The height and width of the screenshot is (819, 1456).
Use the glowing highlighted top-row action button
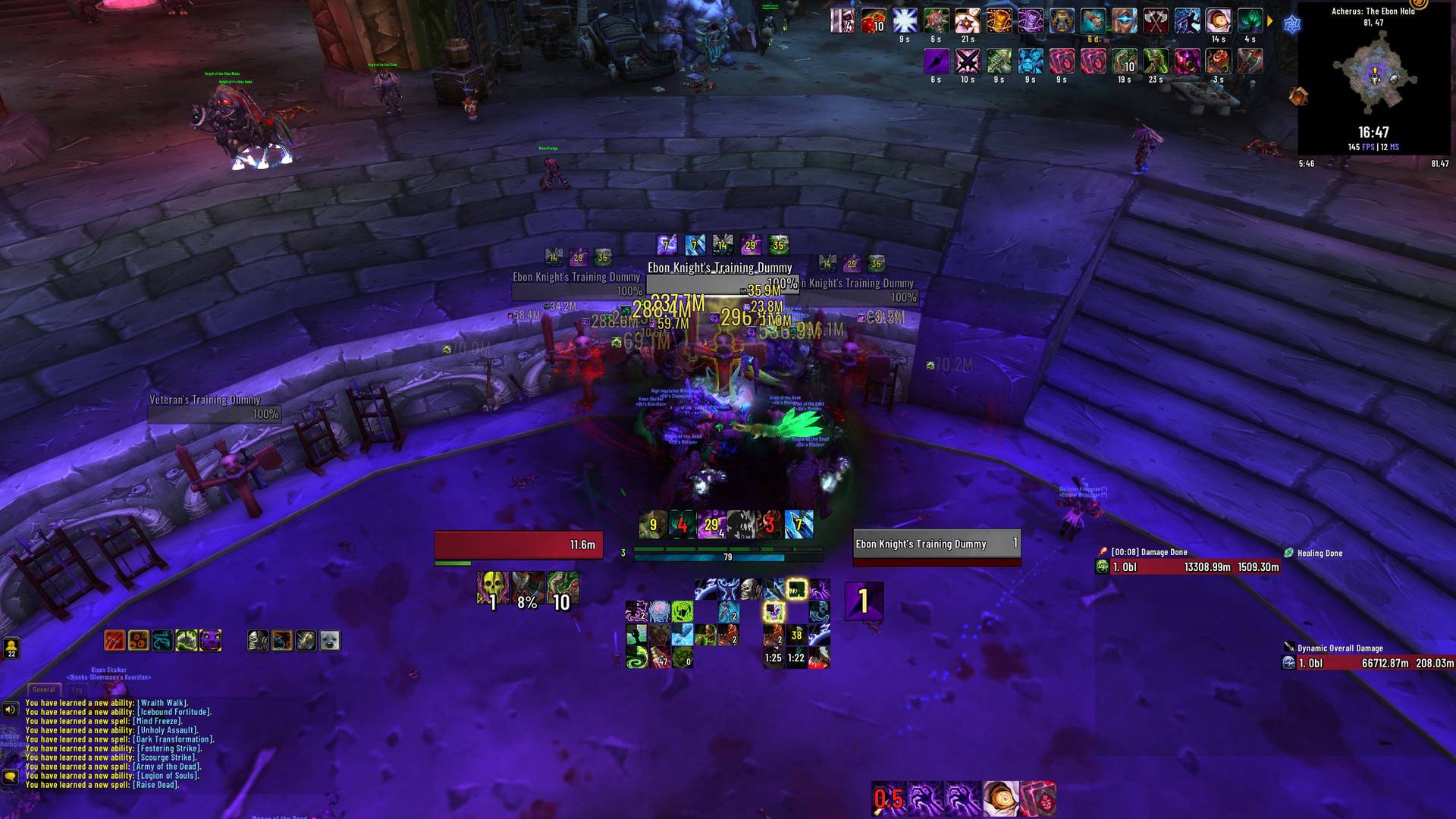tap(796, 589)
